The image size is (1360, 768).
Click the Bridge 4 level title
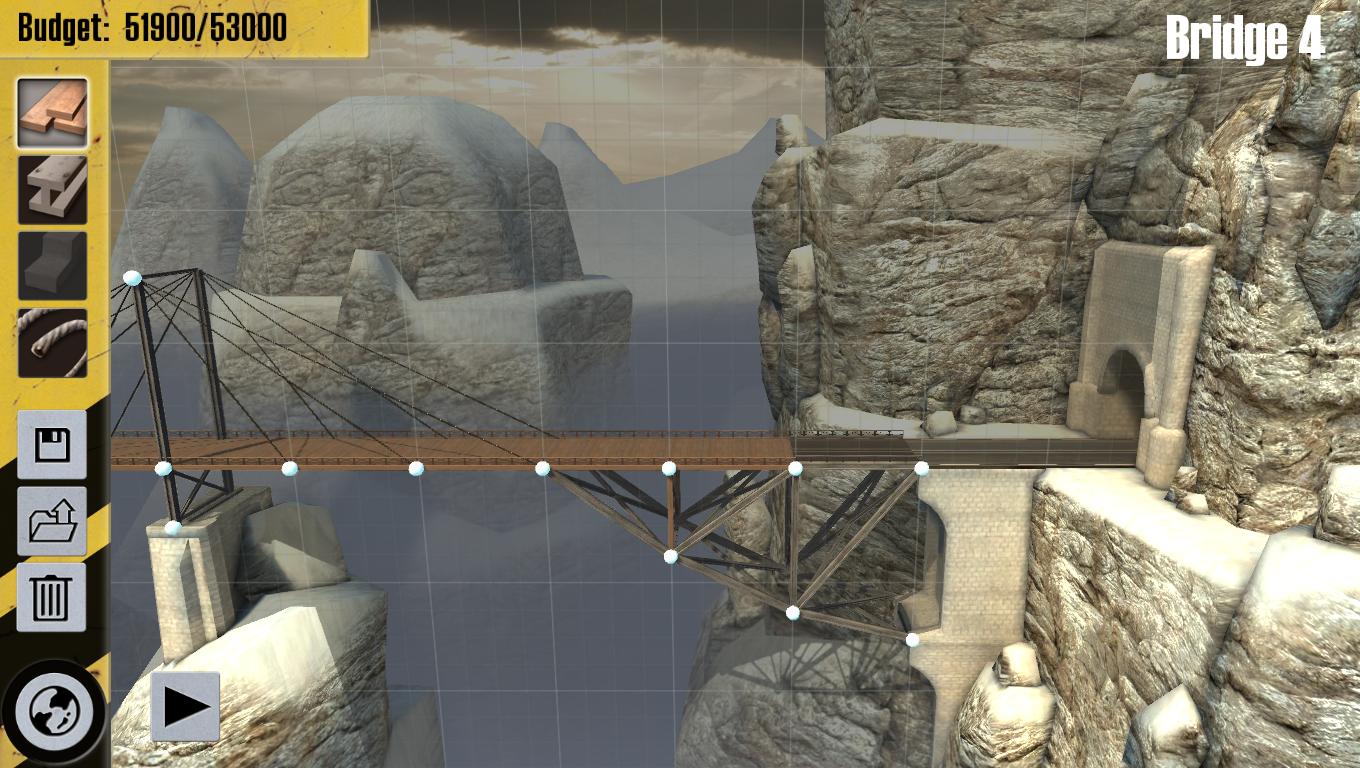pyautogui.click(x=1247, y=36)
